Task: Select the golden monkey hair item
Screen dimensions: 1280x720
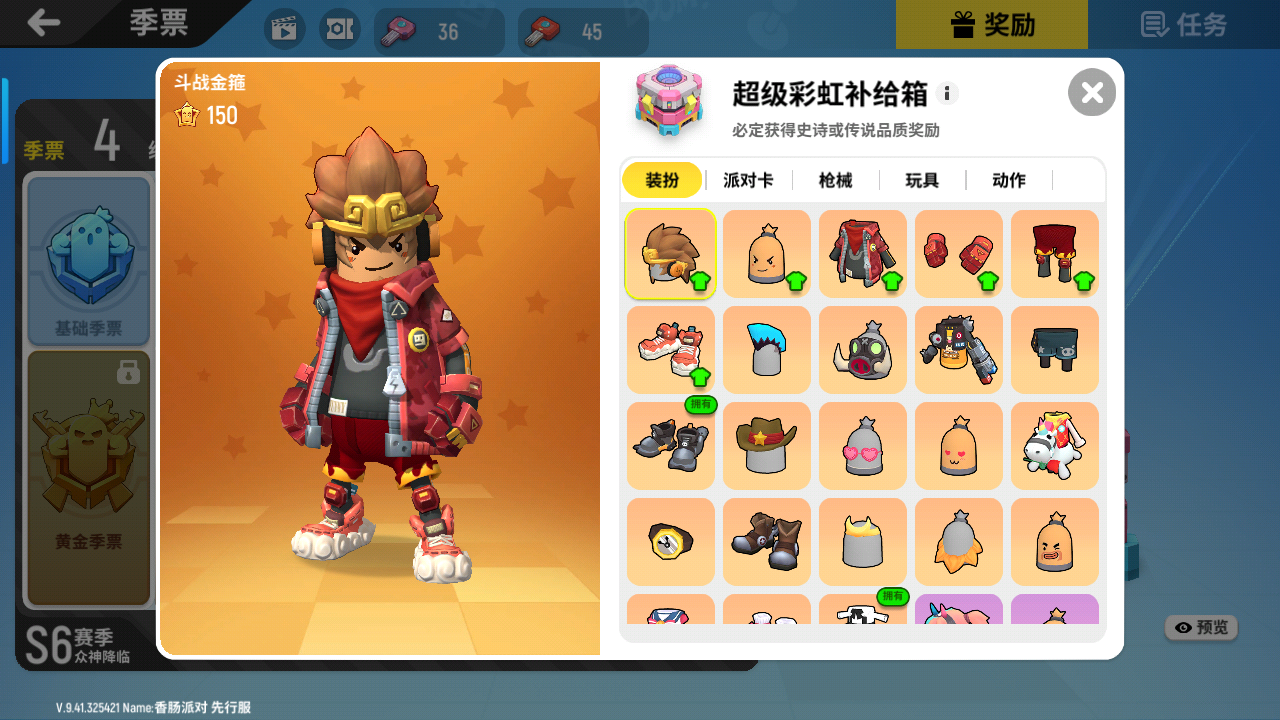Action: click(670, 253)
